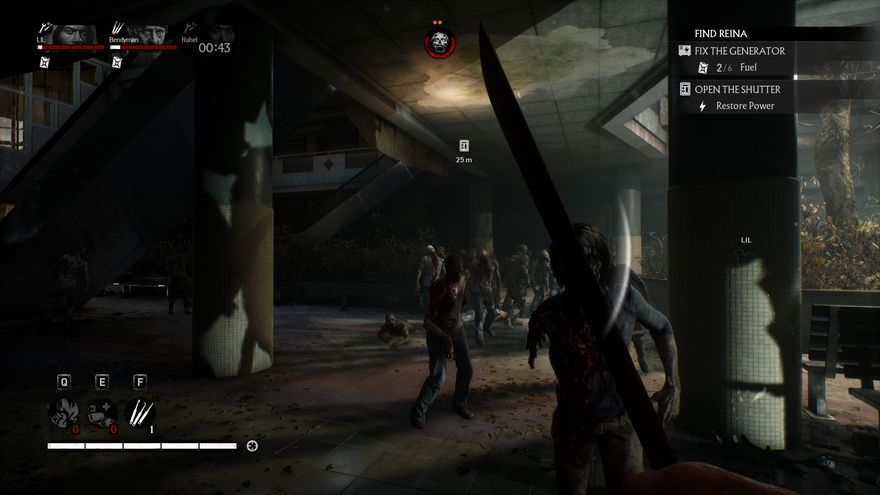
Task: Click the LIL teammate name marker
Action: [746, 240]
